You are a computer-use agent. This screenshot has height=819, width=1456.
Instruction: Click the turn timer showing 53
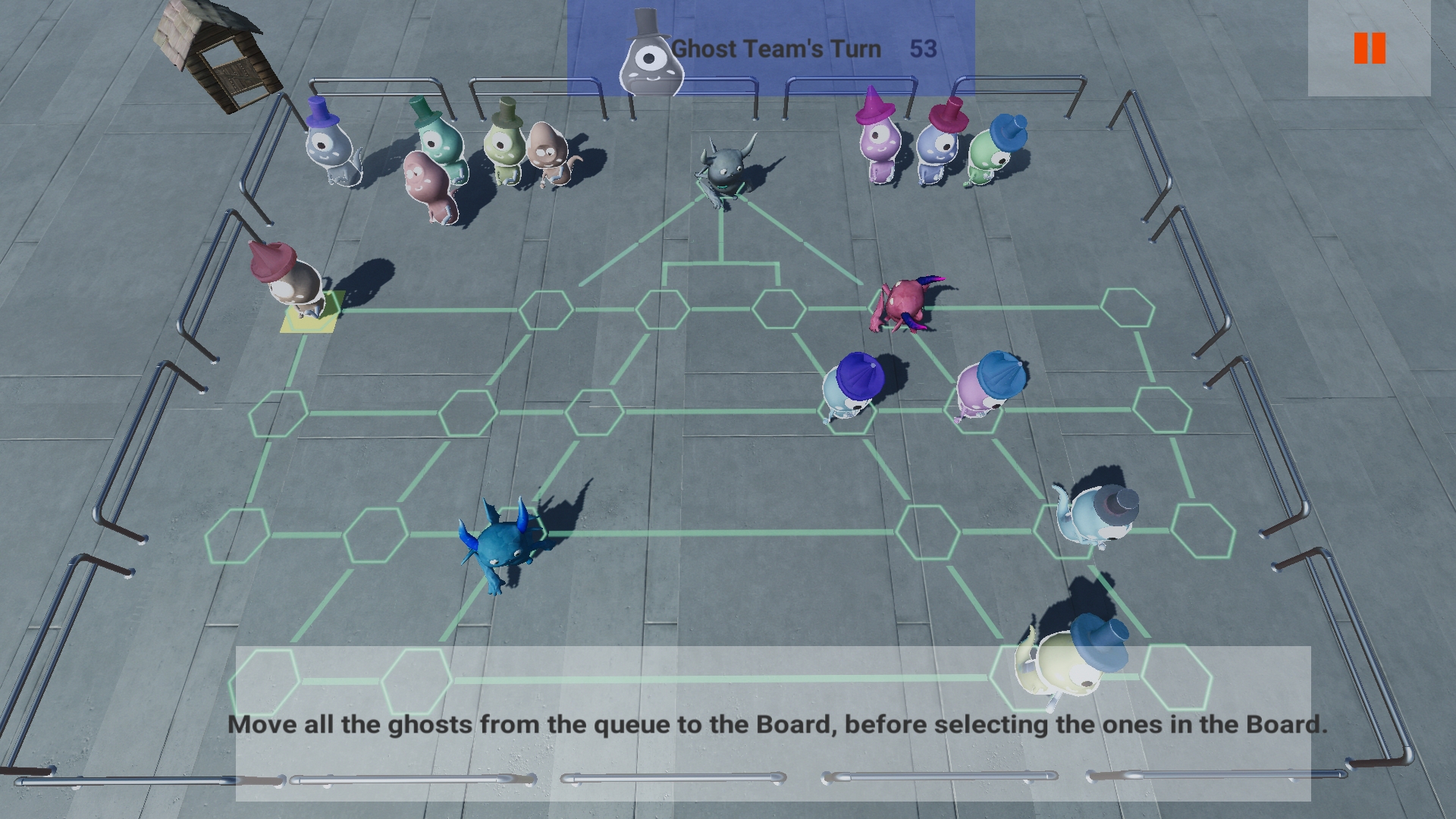[x=920, y=49]
